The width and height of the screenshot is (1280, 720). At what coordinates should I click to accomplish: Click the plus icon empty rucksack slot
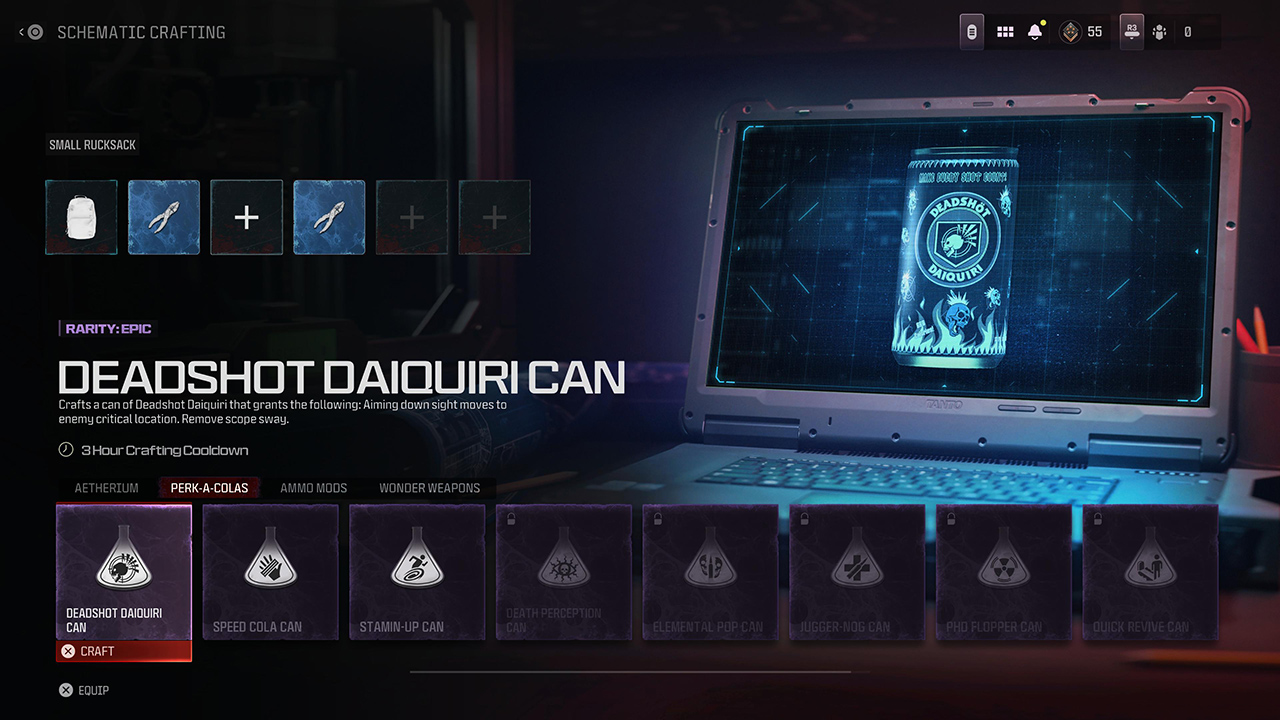(246, 217)
